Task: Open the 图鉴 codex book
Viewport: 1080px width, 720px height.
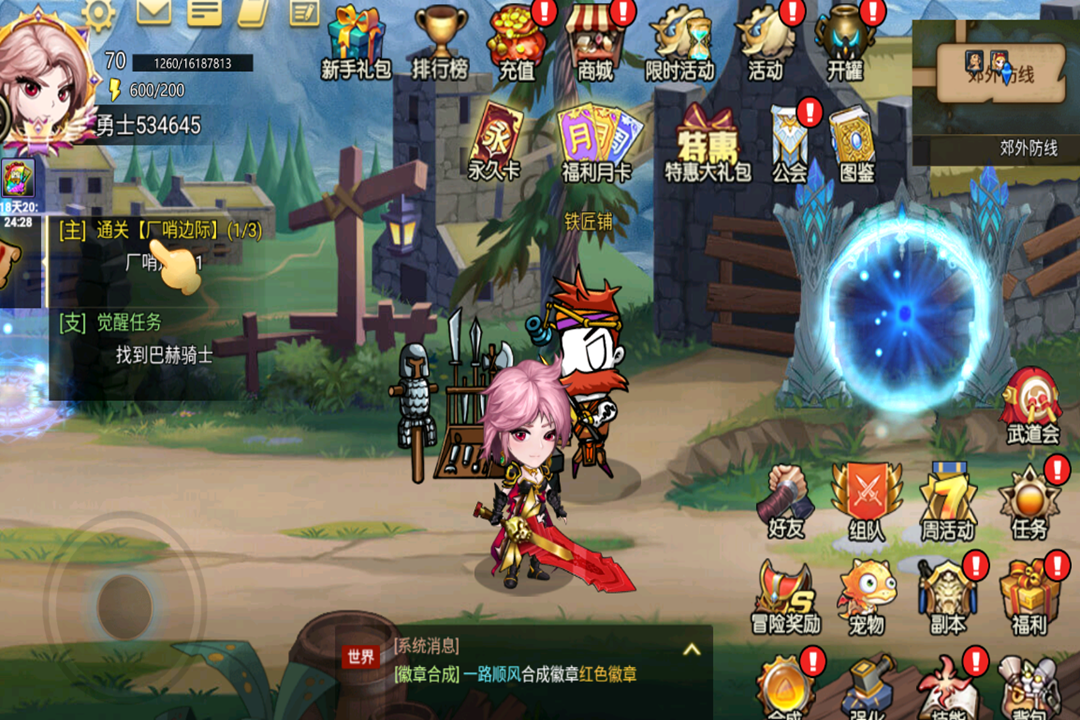Action: (856, 143)
